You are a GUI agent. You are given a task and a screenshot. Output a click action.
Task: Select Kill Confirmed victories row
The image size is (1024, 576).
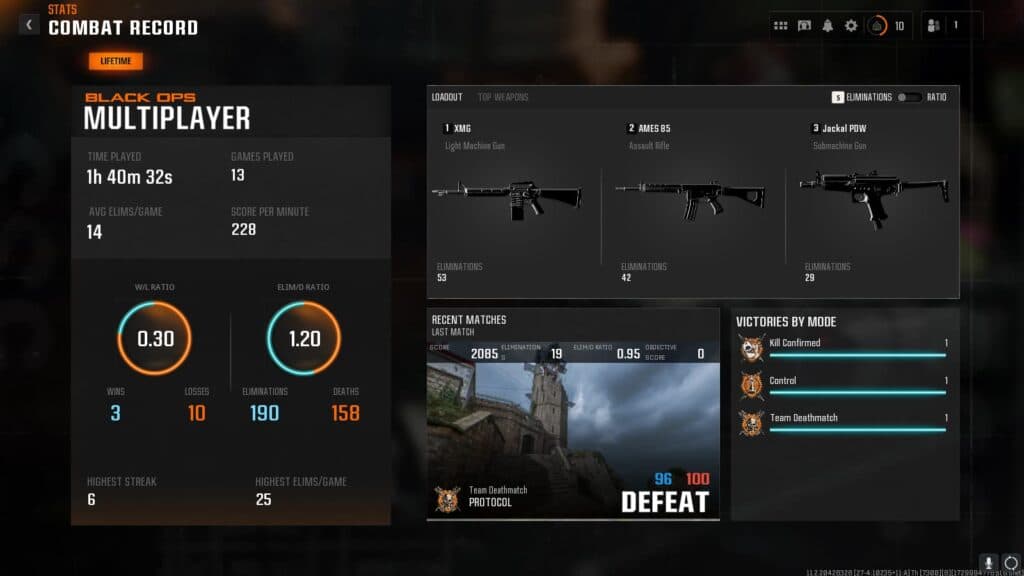844,348
